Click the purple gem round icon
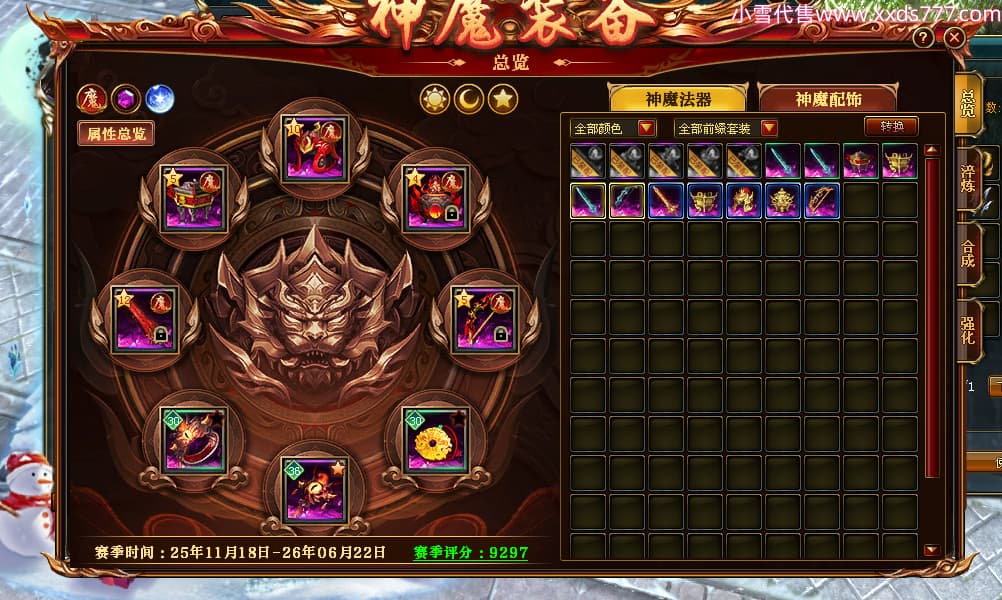The image size is (1002, 600). pos(126,98)
